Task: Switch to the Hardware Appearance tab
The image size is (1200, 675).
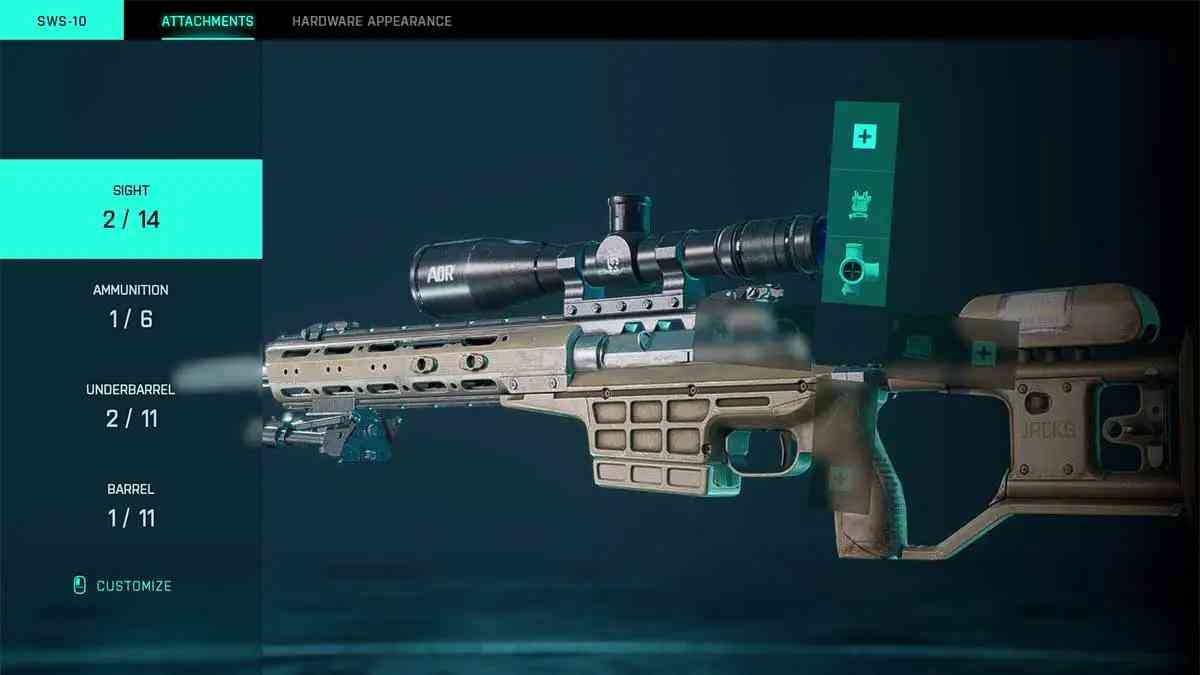Action: (371, 21)
